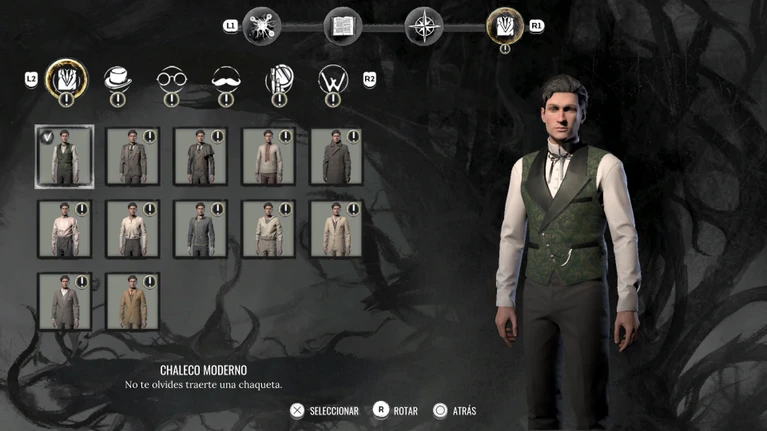Image resolution: width=767 pixels, height=431 pixels.
Task: Choose the outfit with the red necktie
Action: click(268, 156)
